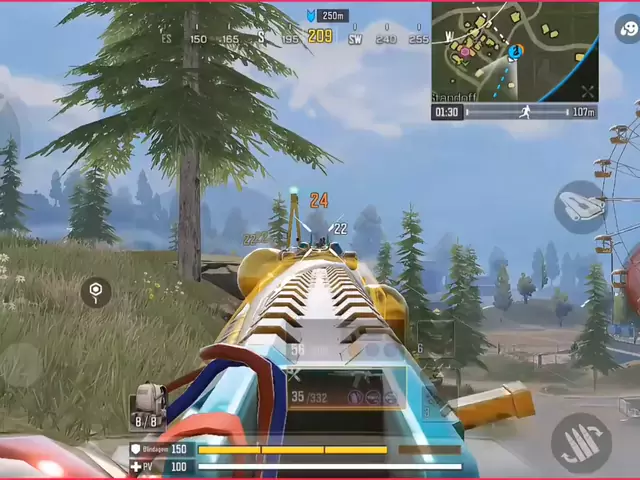
Task: Open the emote smiley menu
Action: coord(628,28)
